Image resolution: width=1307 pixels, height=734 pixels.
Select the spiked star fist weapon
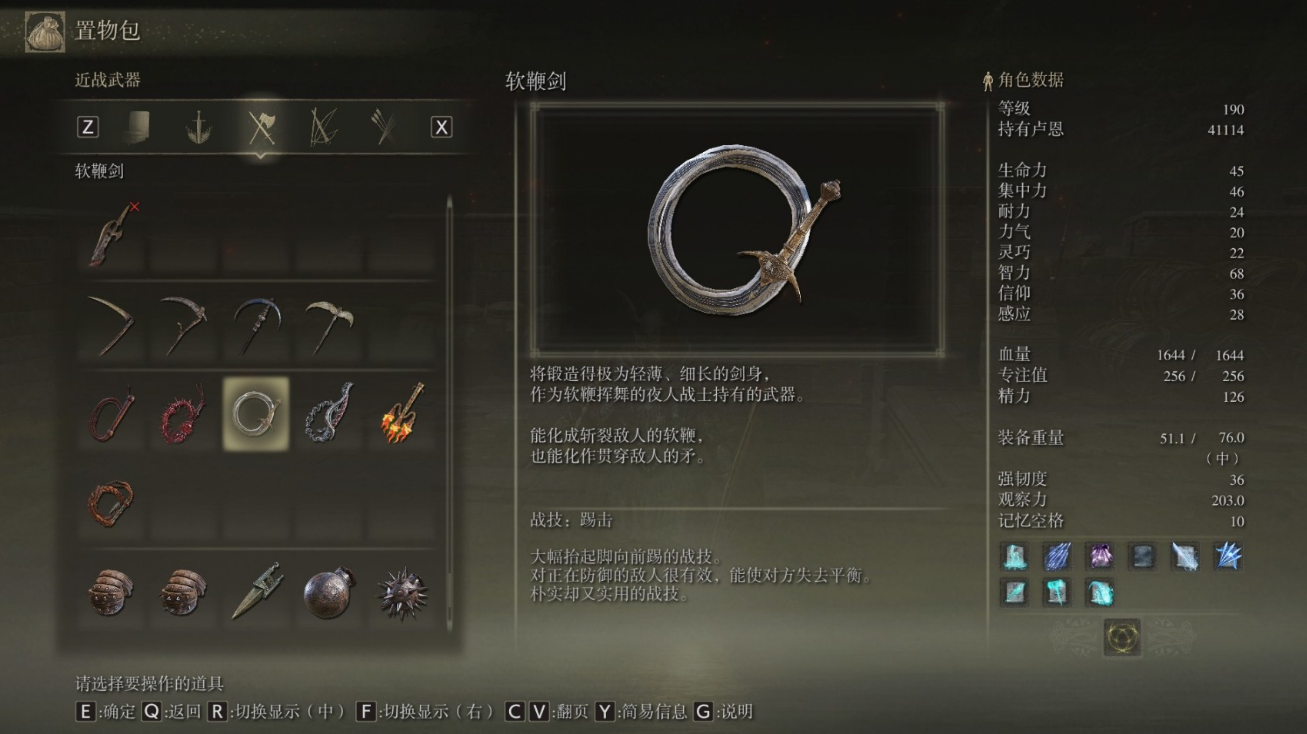pyautogui.click(x=401, y=592)
